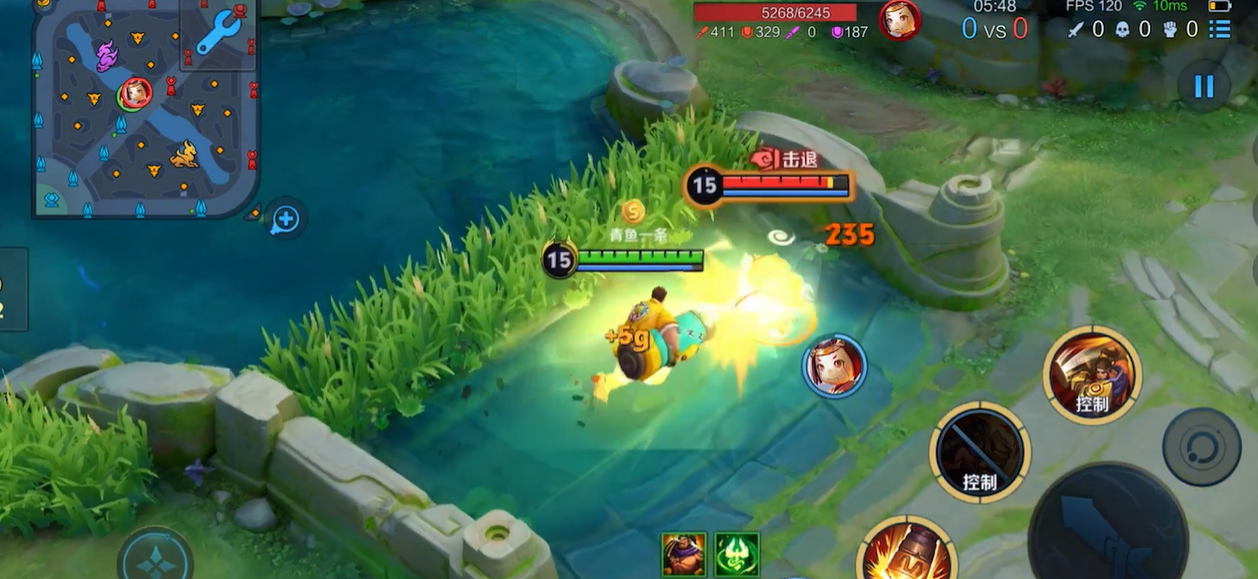Use the large basic attack button
The width and height of the screenshot is (1258, 579).
[x=1107, y=523]
